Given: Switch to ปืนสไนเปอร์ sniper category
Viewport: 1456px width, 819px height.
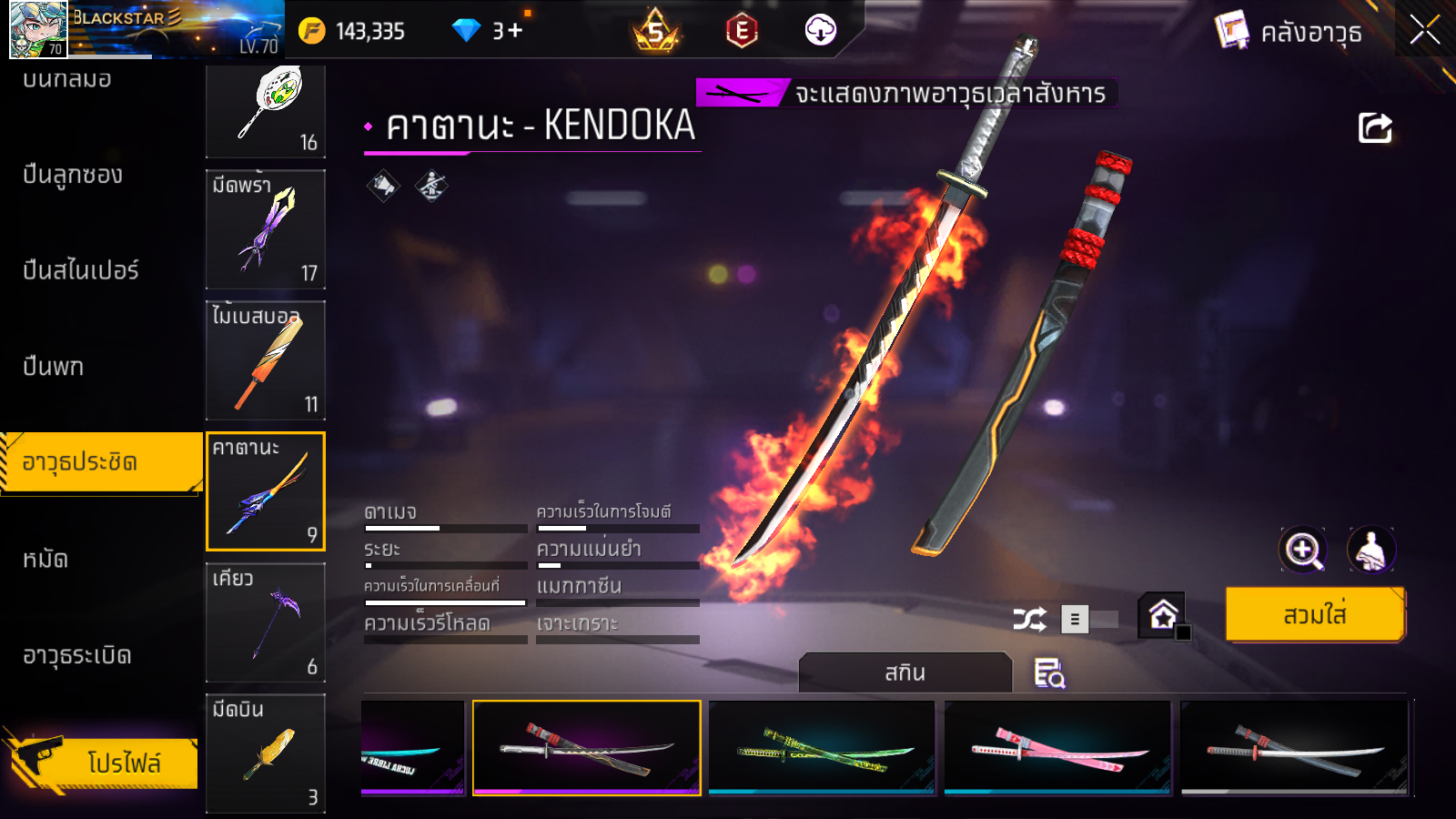Looking at the screenshot, I should [81, 270].
